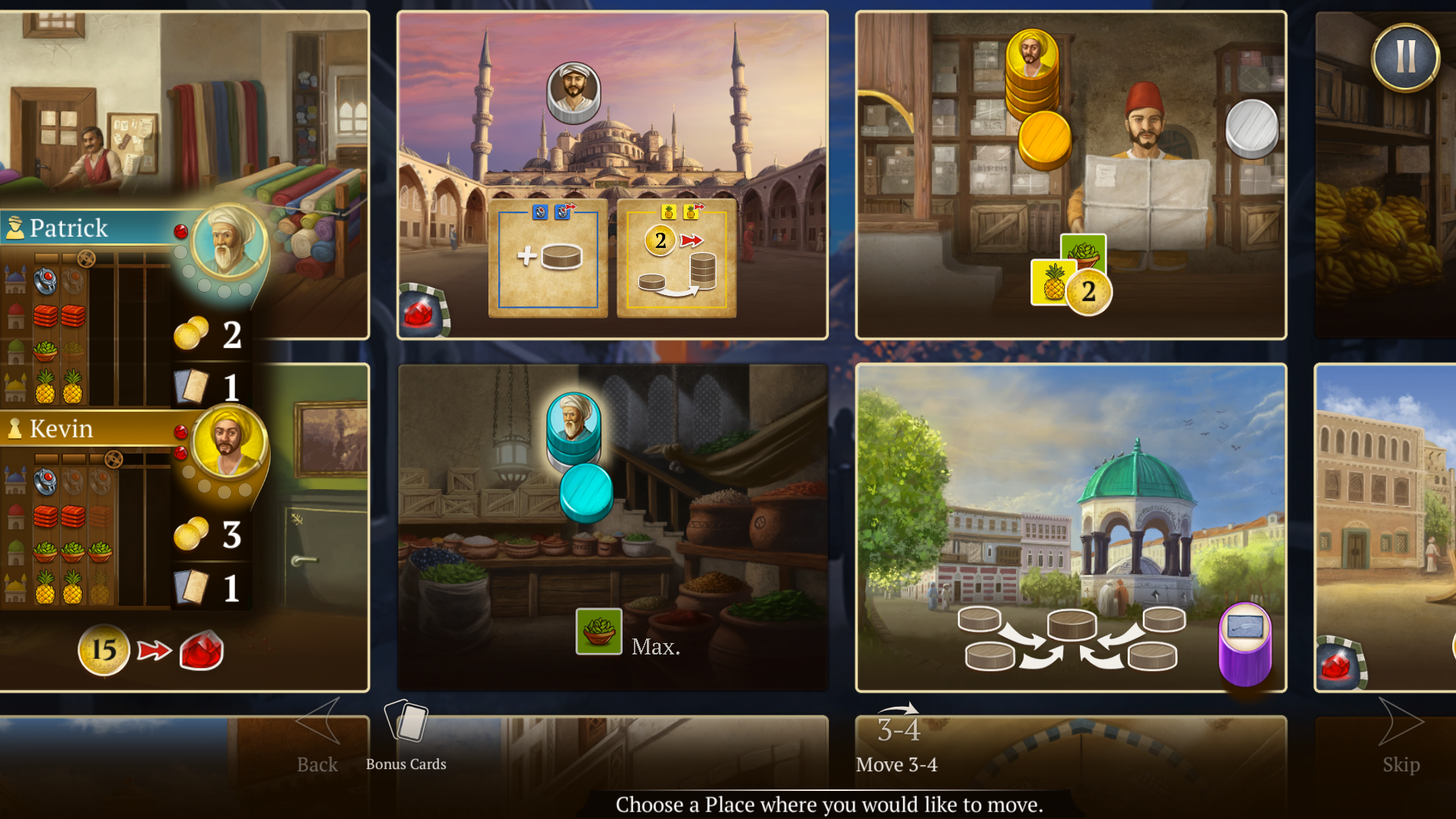The image size is (1456, 819).
Task: Click Patrick's bonus card count icon
Action: [191, 387]
